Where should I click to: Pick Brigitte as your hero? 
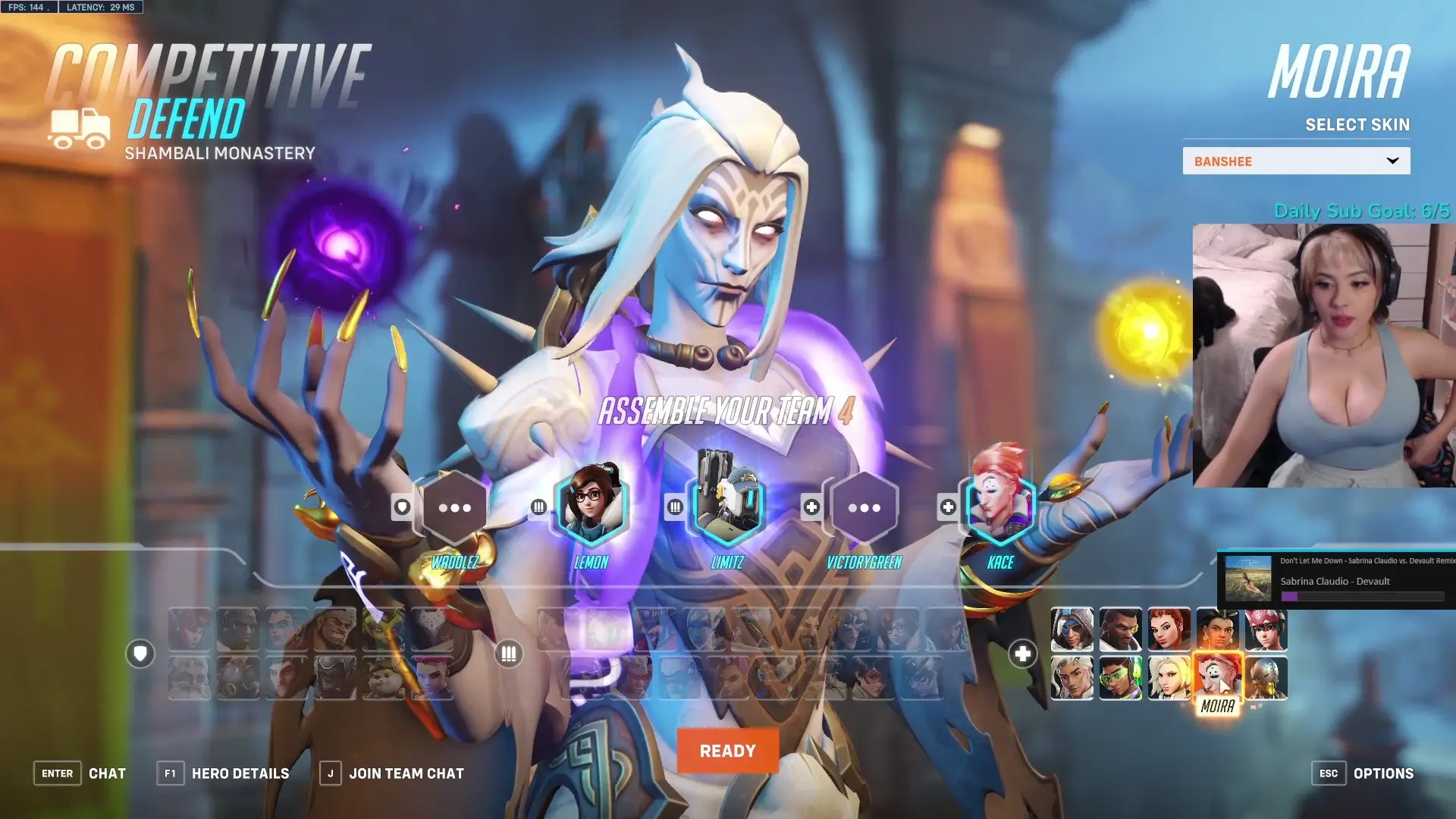1169,629
